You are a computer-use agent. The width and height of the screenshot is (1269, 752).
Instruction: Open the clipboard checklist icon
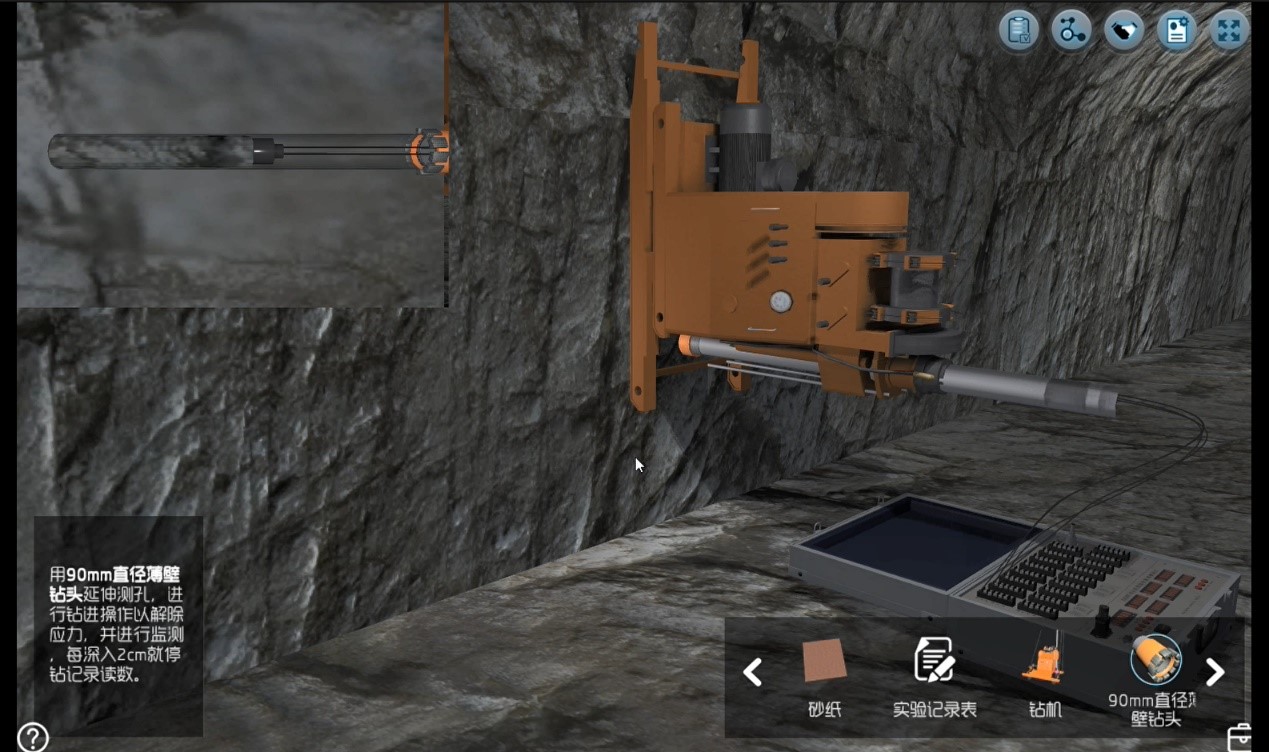coord(1019,31)
